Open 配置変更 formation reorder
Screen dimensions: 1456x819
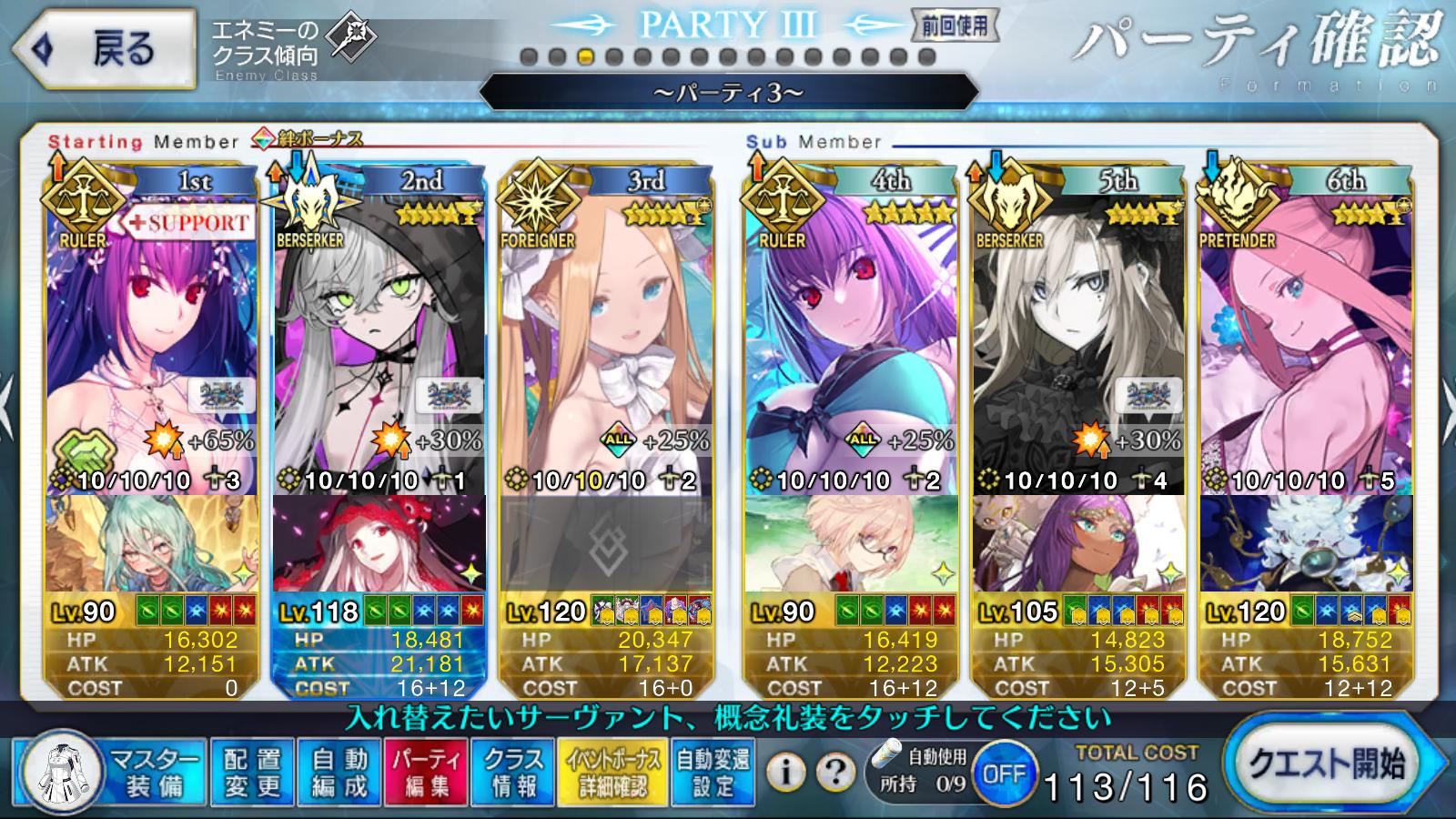tap(252, 773)
